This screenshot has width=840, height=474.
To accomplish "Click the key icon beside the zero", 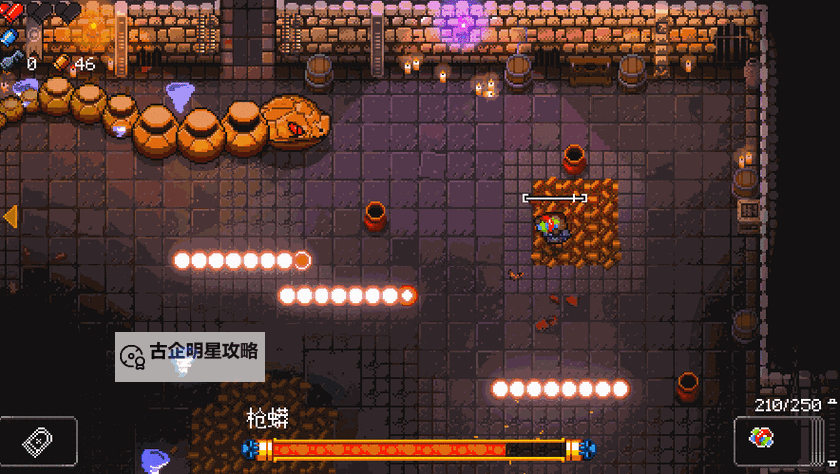I will click(x=9, y=63).
